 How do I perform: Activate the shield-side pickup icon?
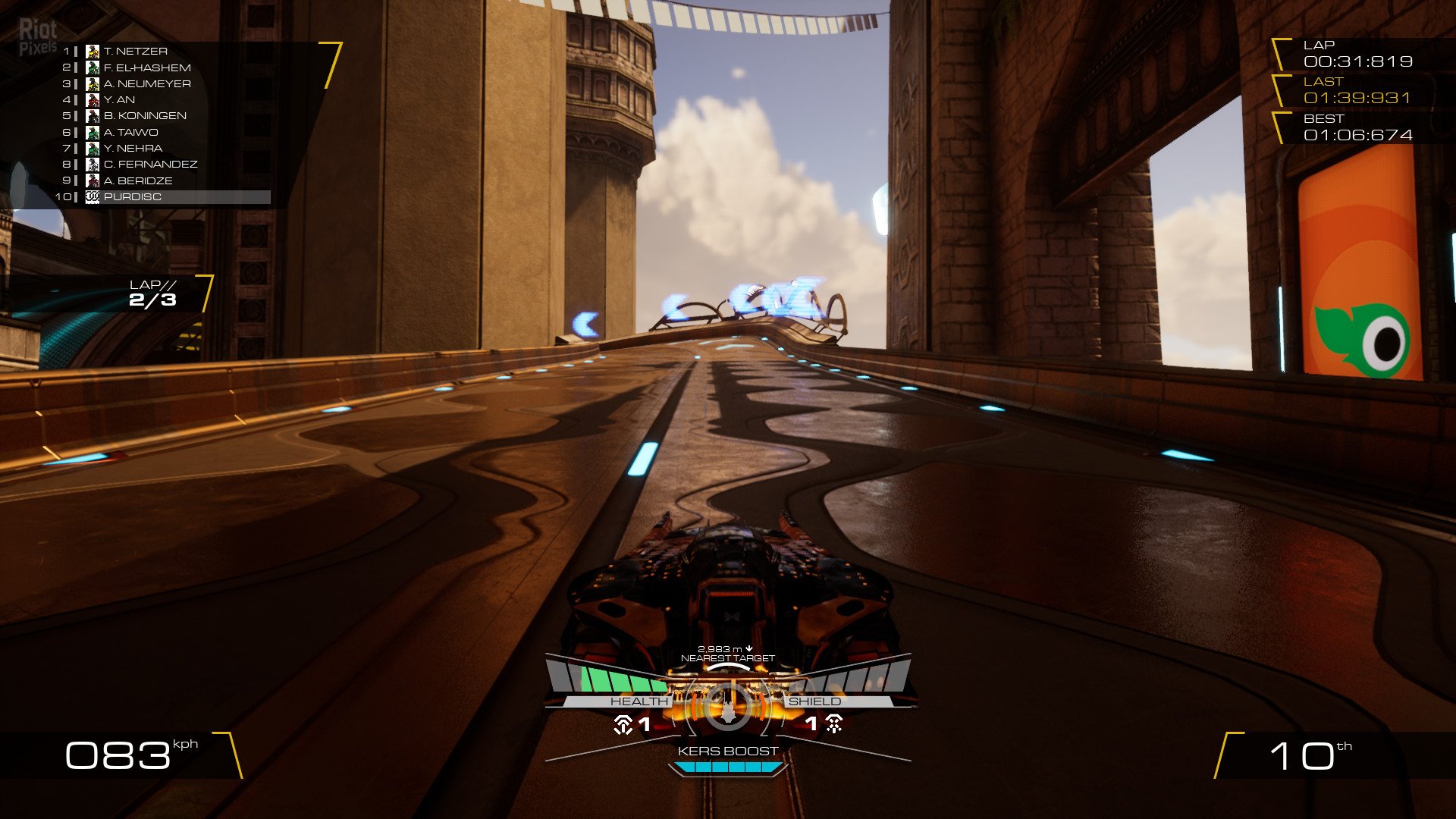click(834, 725)
